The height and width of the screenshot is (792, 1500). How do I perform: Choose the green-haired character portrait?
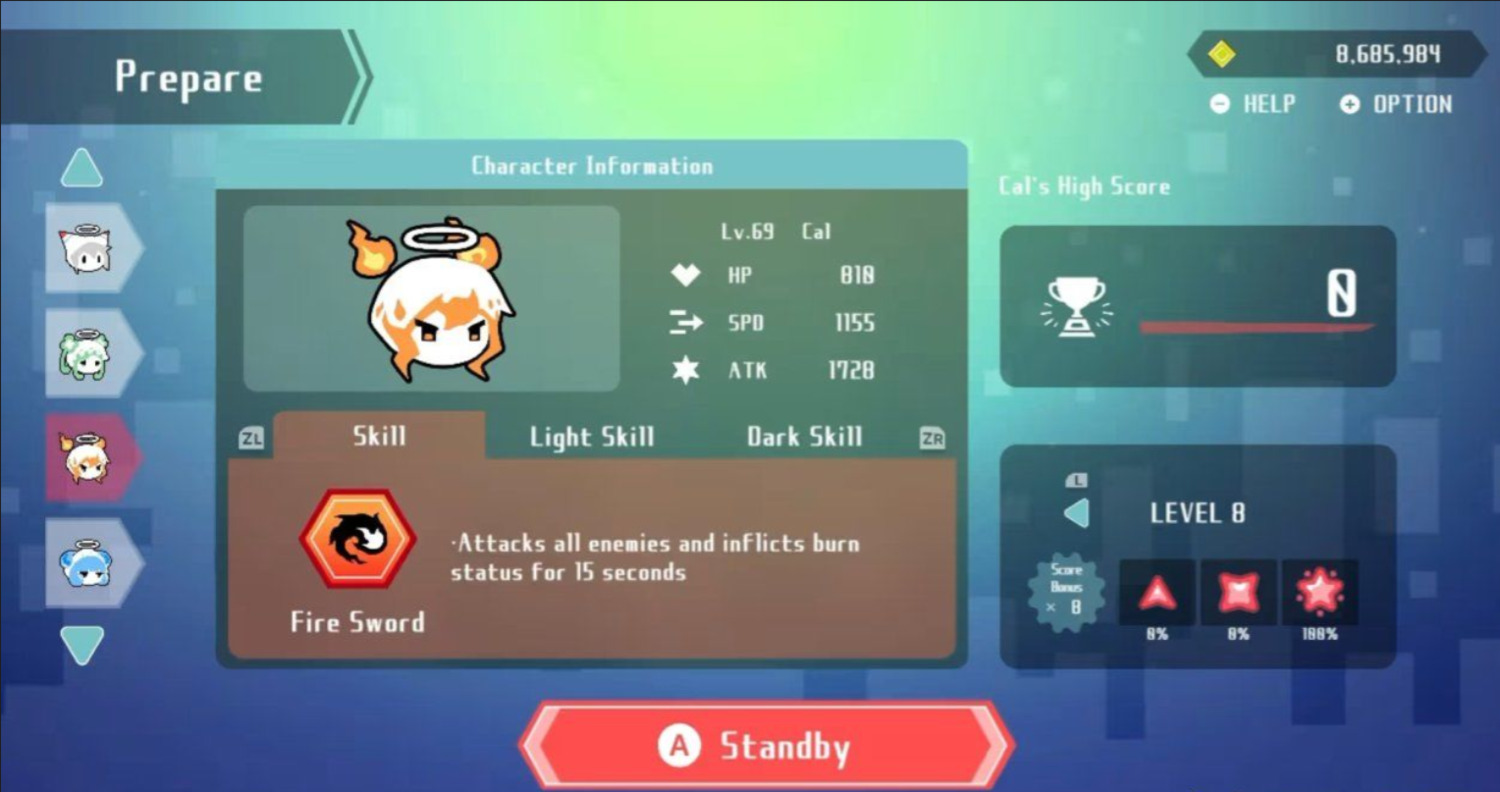click(88, 354)
